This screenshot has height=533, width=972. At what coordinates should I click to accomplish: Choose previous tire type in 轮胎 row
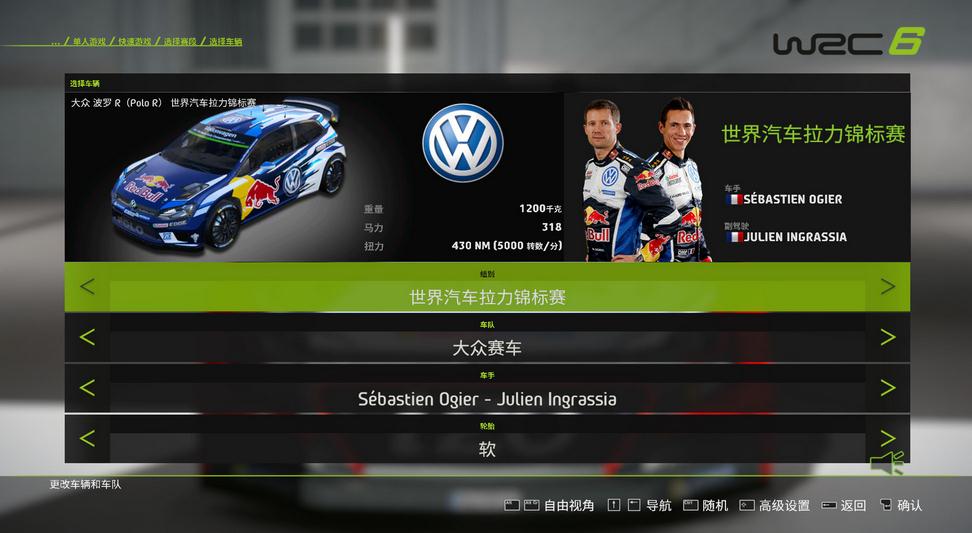point(87,439)
